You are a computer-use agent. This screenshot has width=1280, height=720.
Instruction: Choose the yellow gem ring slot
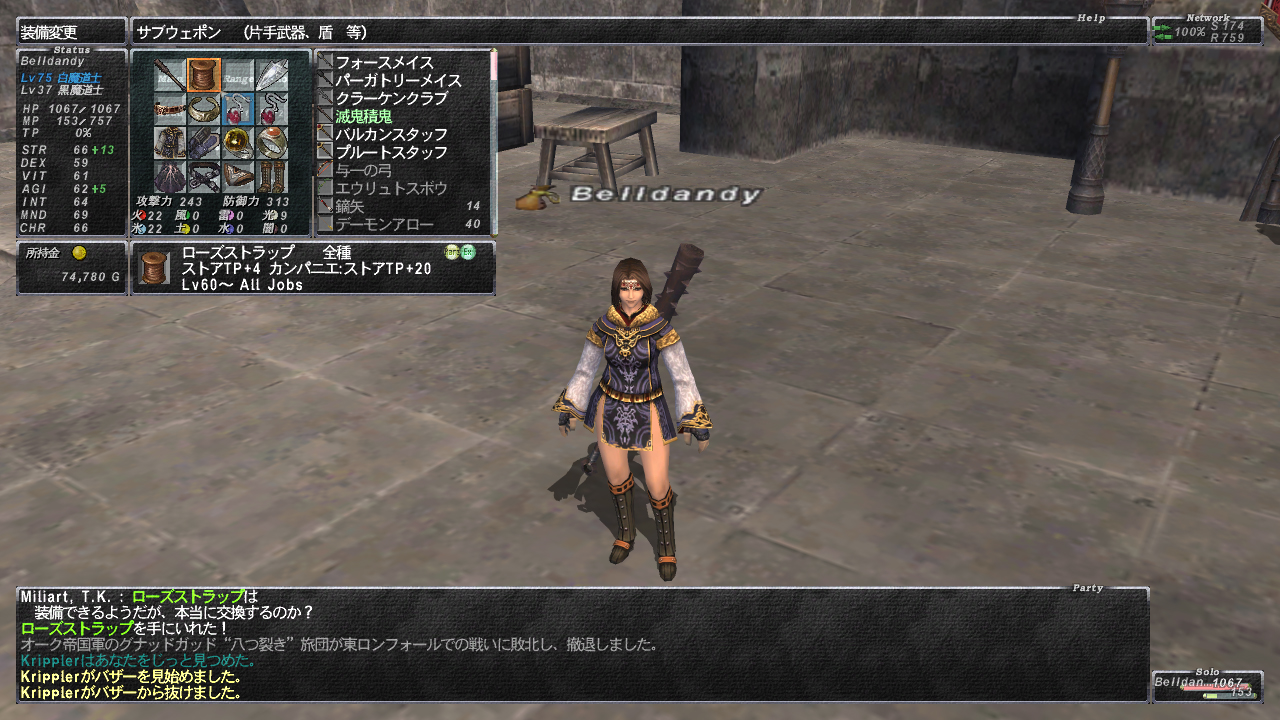point(238,142)
